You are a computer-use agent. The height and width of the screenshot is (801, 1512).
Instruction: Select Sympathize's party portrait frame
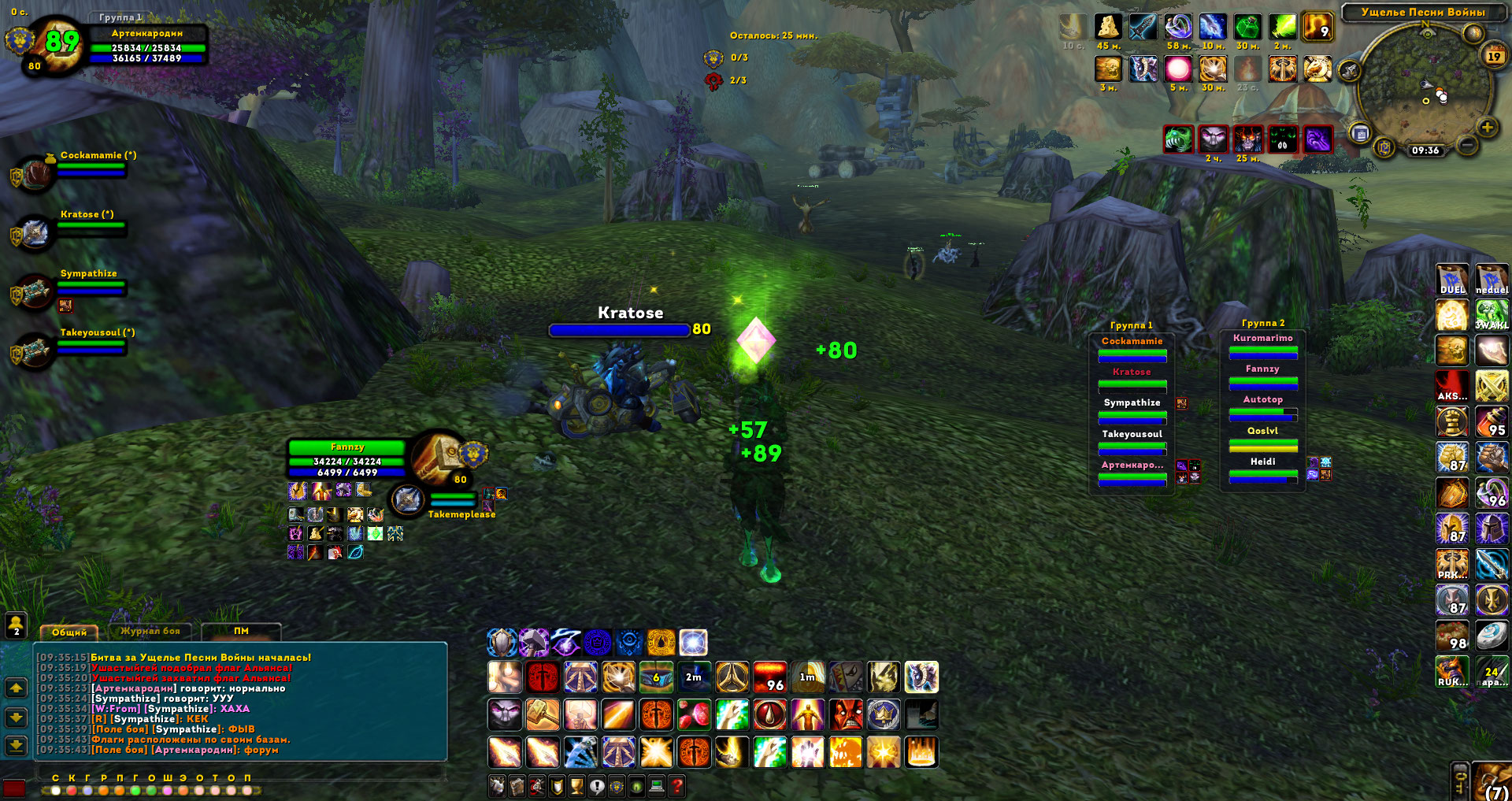pos(35,291)
